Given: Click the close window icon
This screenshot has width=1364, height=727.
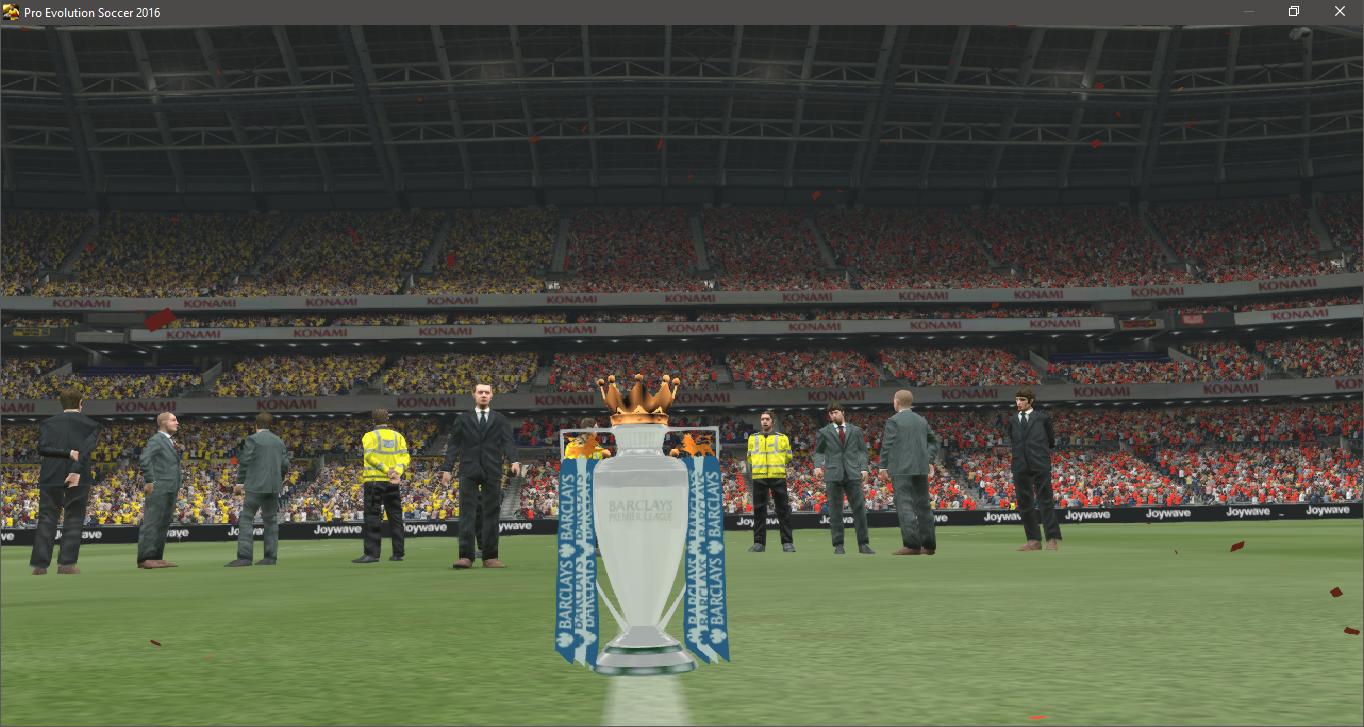Looking at the screenshot, I should pos(1340,11).
